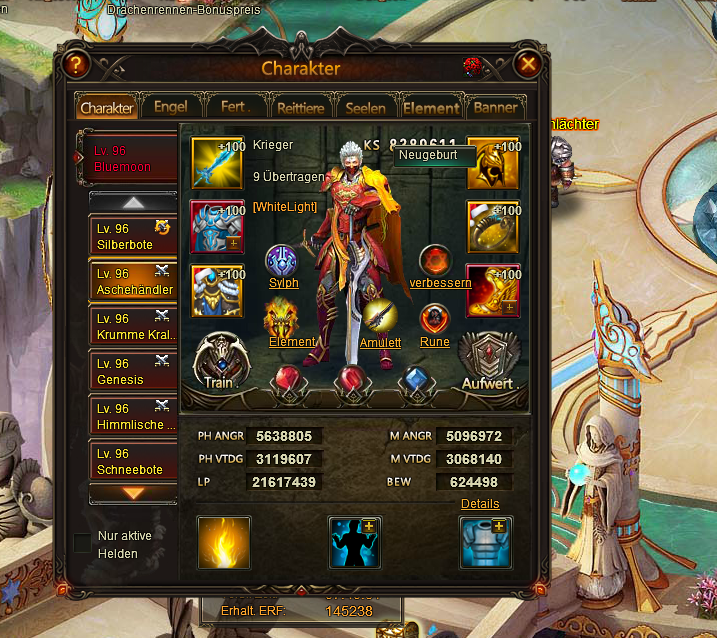This screenshot has height=638, width=717.
Task: Click the Train button
Action: point(219,360)
